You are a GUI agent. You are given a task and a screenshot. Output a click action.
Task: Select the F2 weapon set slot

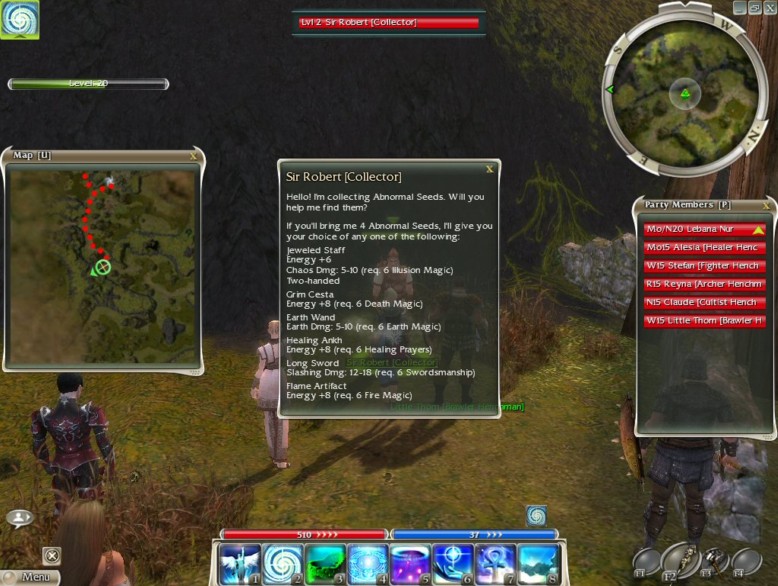[x=677, y=562]
